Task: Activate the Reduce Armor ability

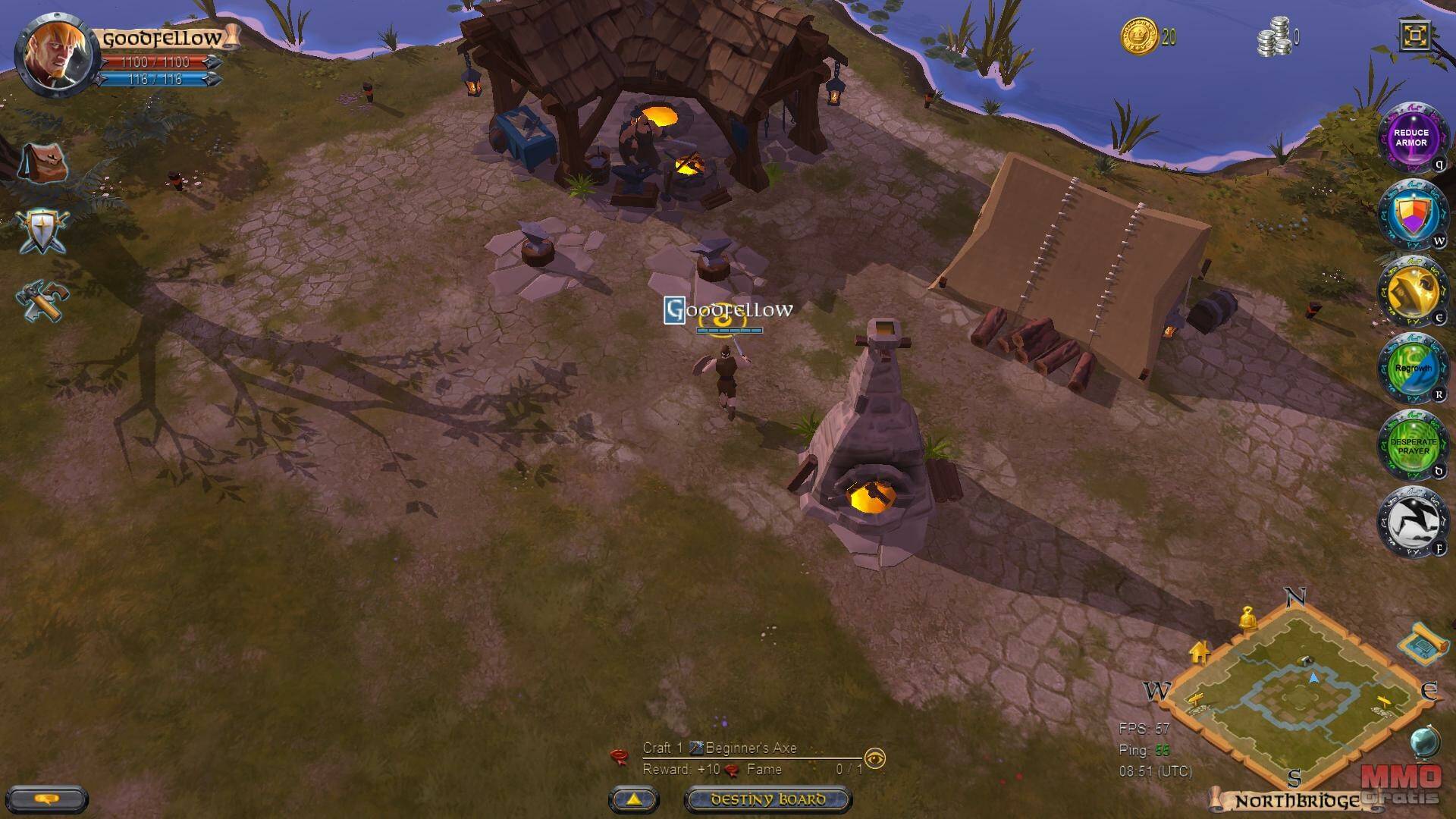Action: 1410,138
